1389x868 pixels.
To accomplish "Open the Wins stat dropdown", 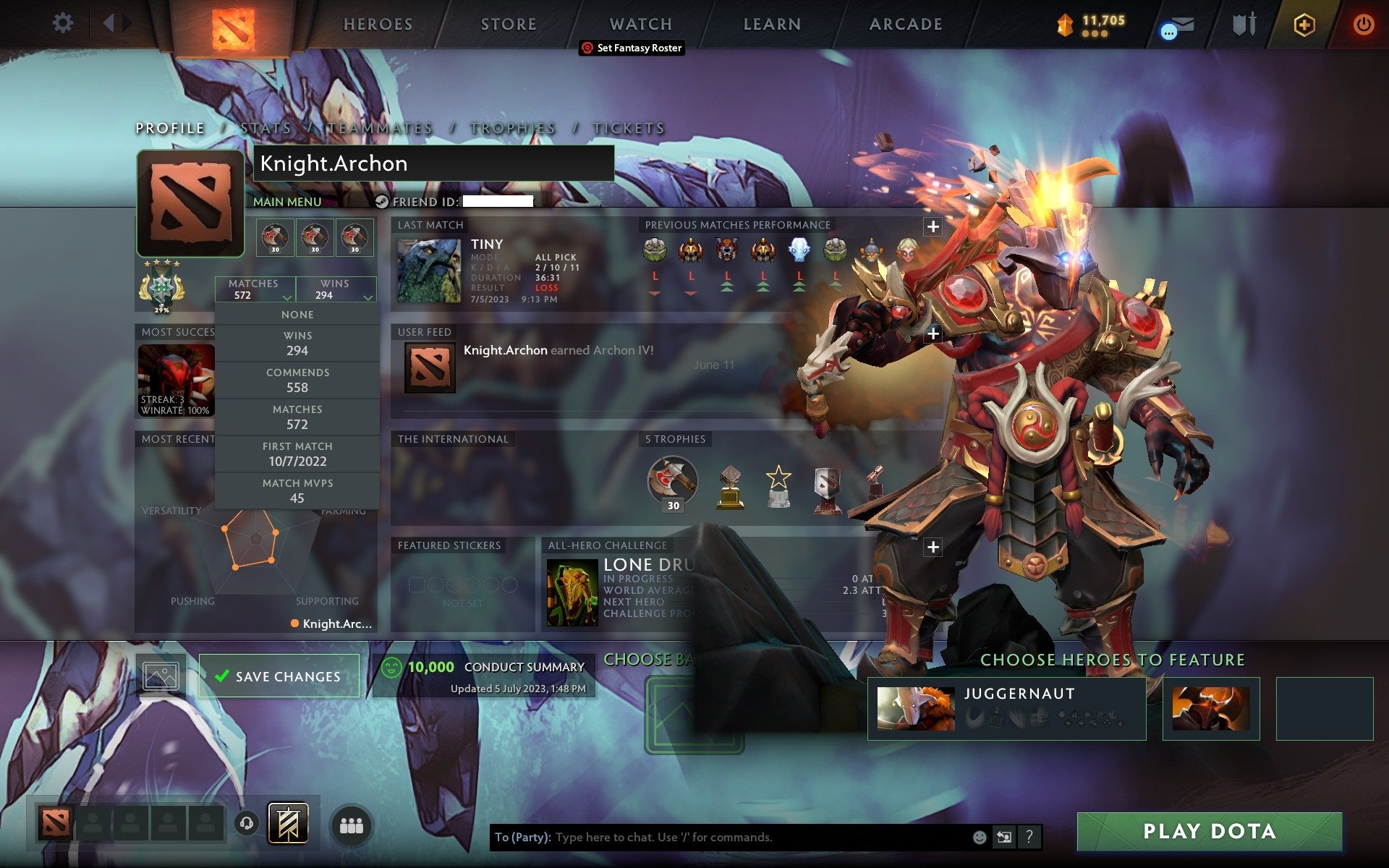I will coord(335,289).
